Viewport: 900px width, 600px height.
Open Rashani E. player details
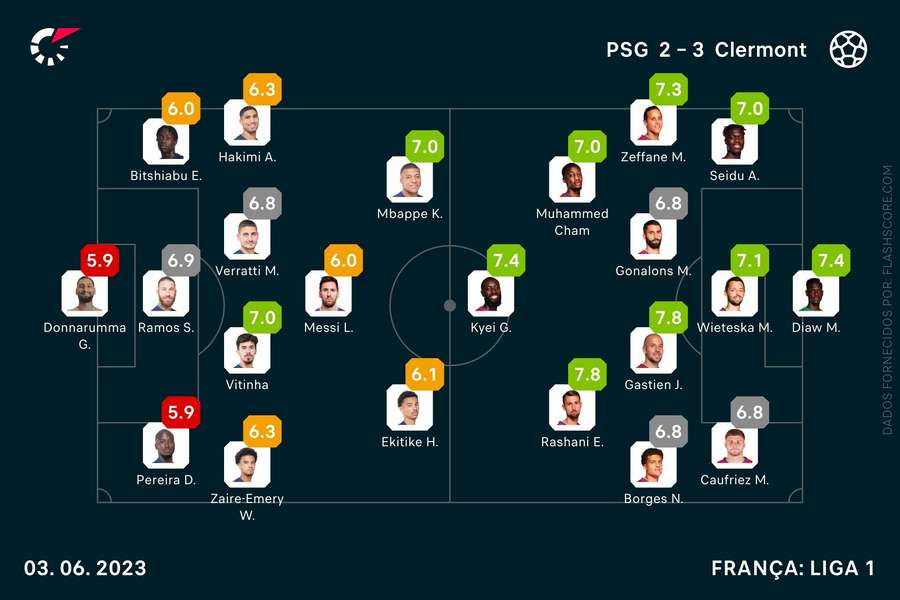pos(572,407)
